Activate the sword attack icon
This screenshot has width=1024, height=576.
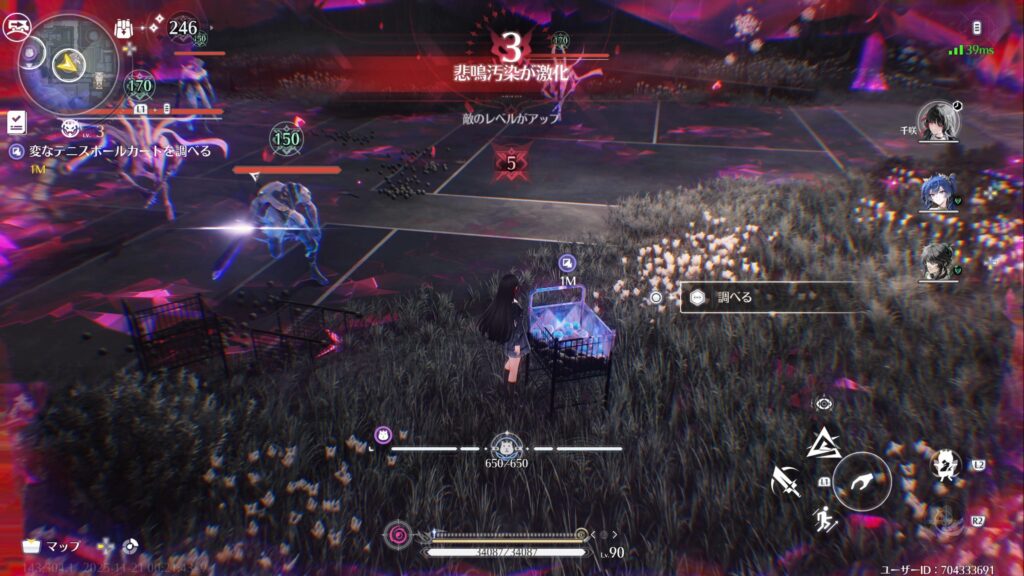point(786,483)
